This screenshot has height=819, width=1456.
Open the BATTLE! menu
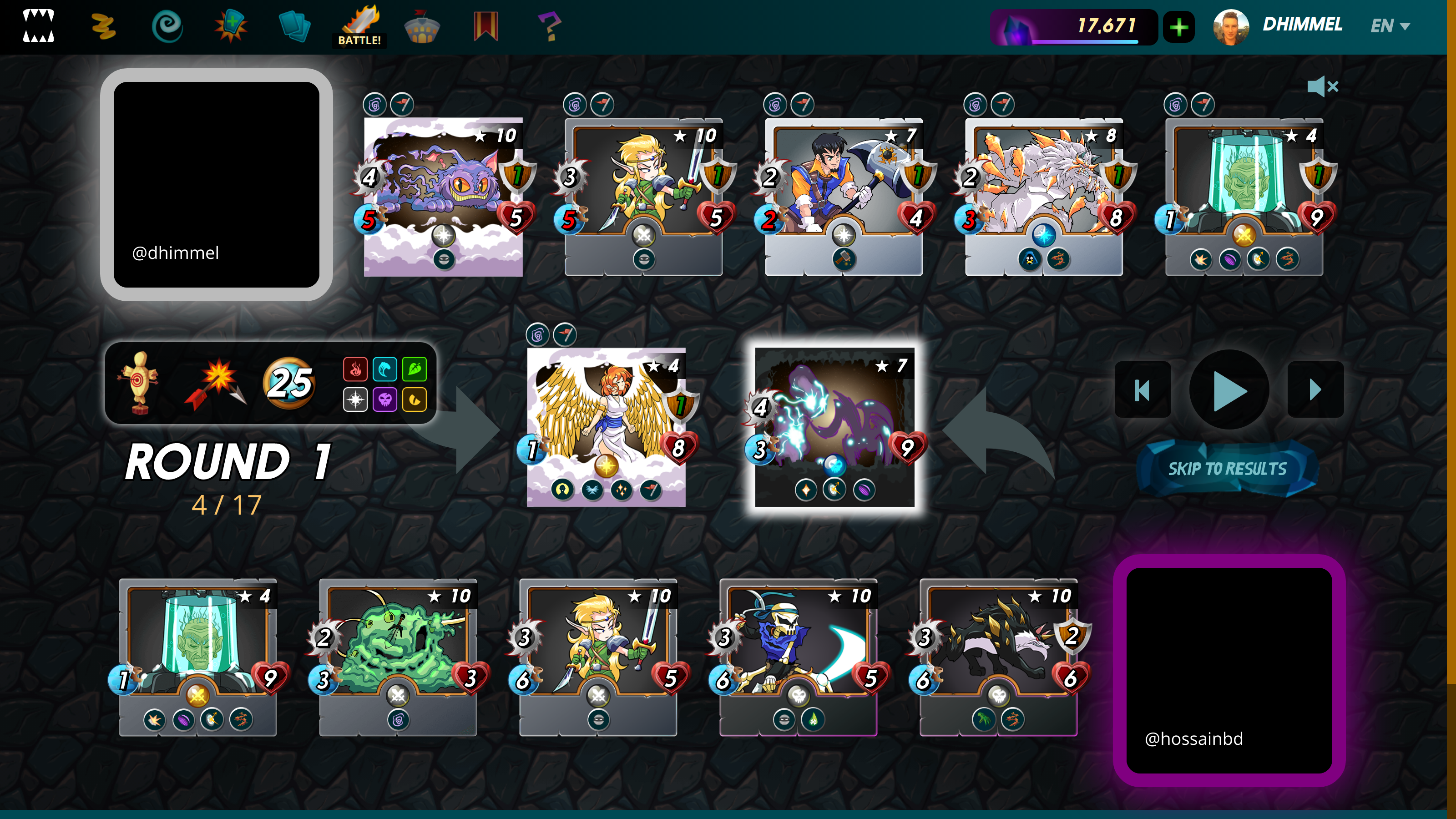pyautogui.click(x=359, y=26)
